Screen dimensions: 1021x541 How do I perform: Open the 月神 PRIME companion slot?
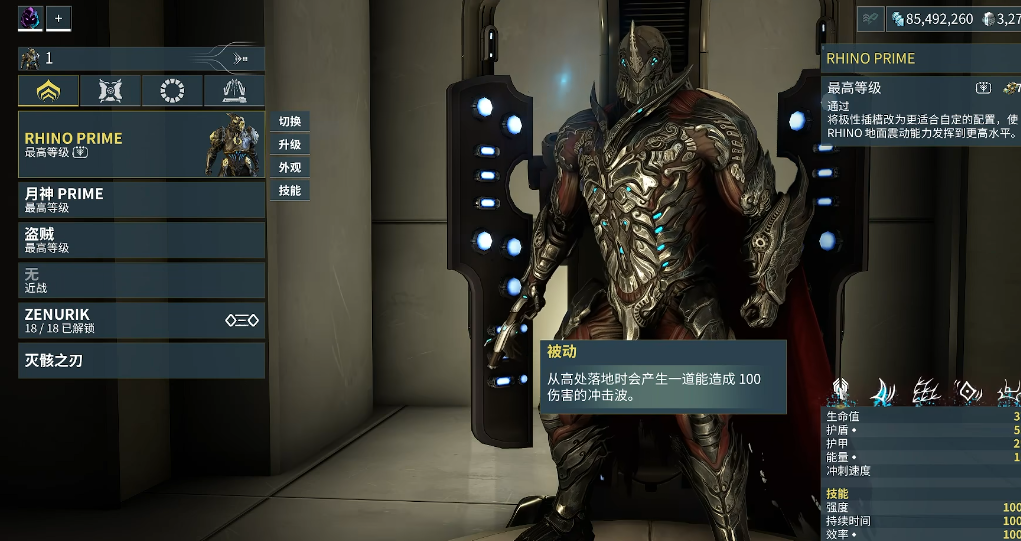coord(141,200)
